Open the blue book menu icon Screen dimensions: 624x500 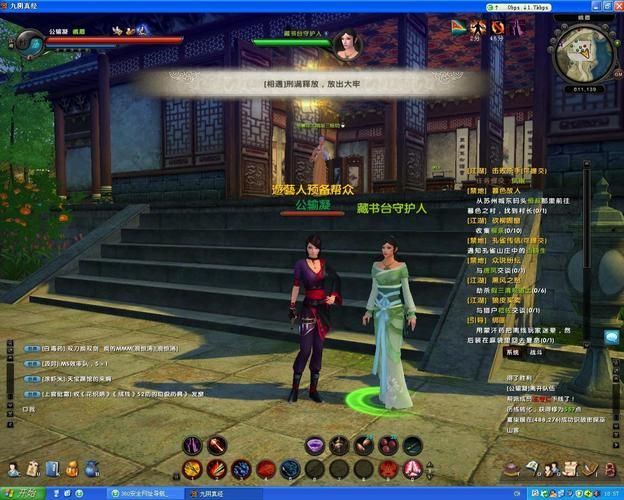pos(52,467)
